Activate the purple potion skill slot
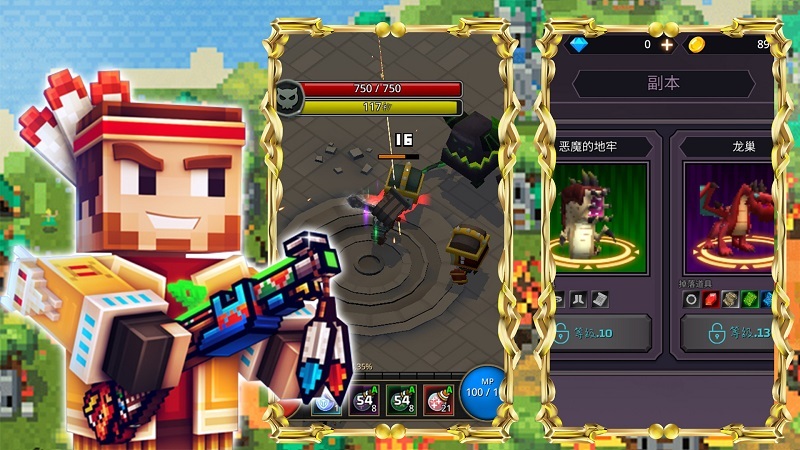Screen dimensions: 800x450 click(x=365, y=402)
